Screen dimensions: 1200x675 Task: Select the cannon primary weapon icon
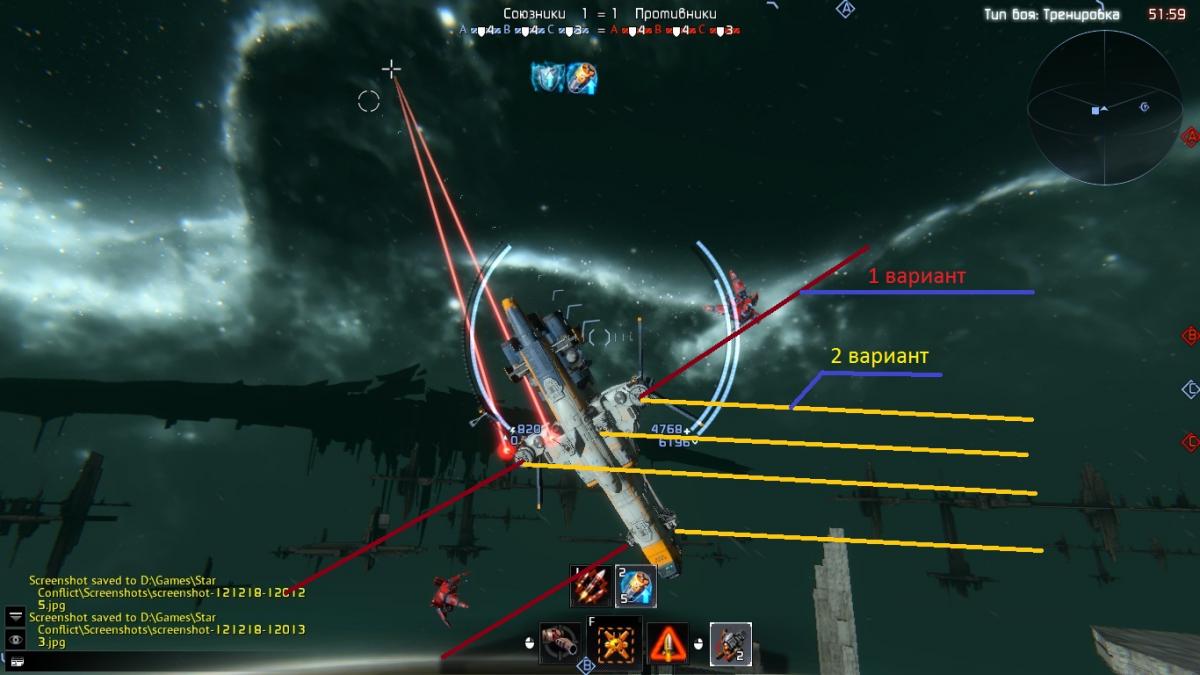click(560, 643)
